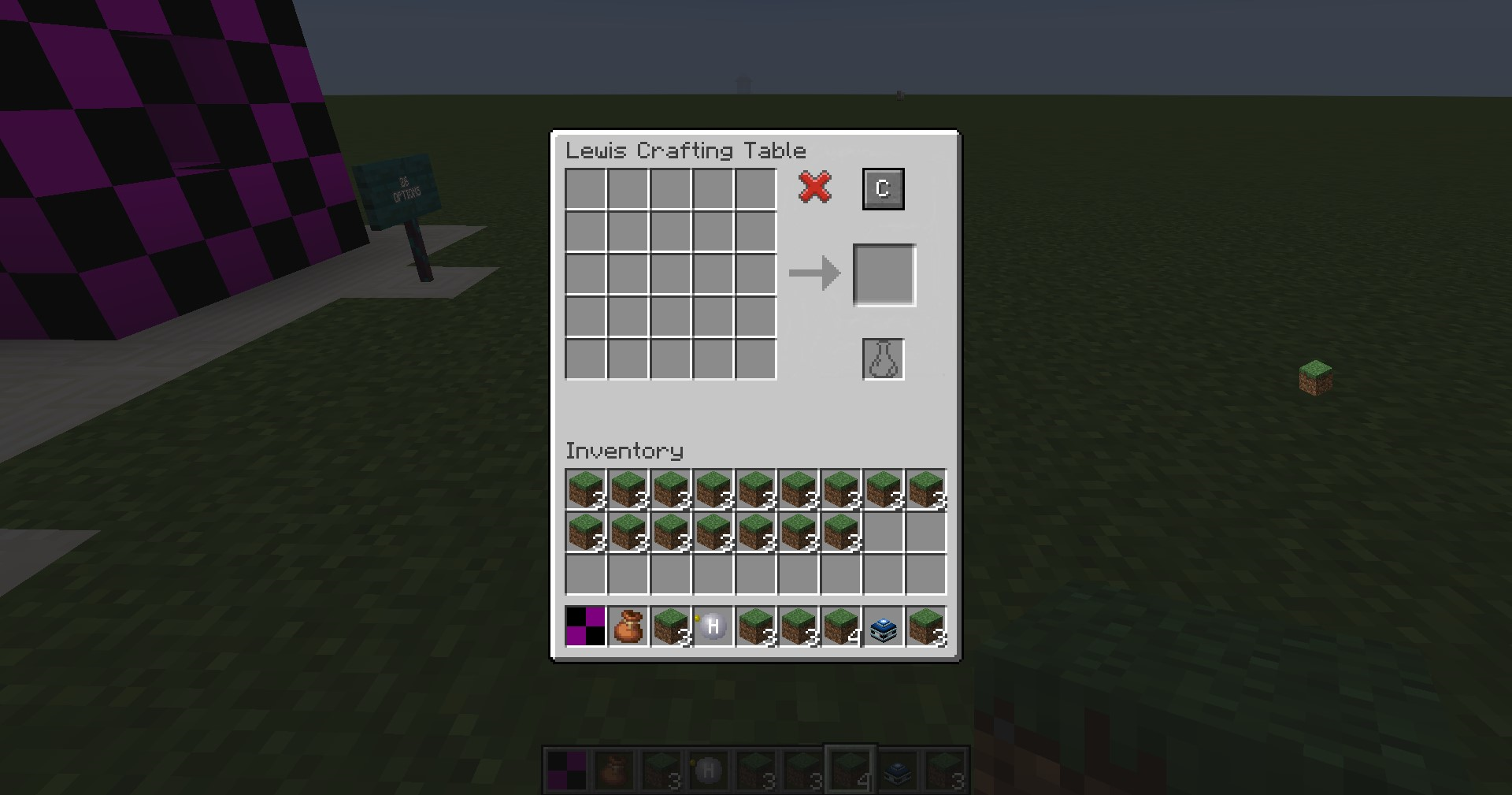The height and width of the screenshot is (795, 1512).
Task: Click the top-left slot of the crafting grid
Action: pyautogui.click(x=584, y=189)
